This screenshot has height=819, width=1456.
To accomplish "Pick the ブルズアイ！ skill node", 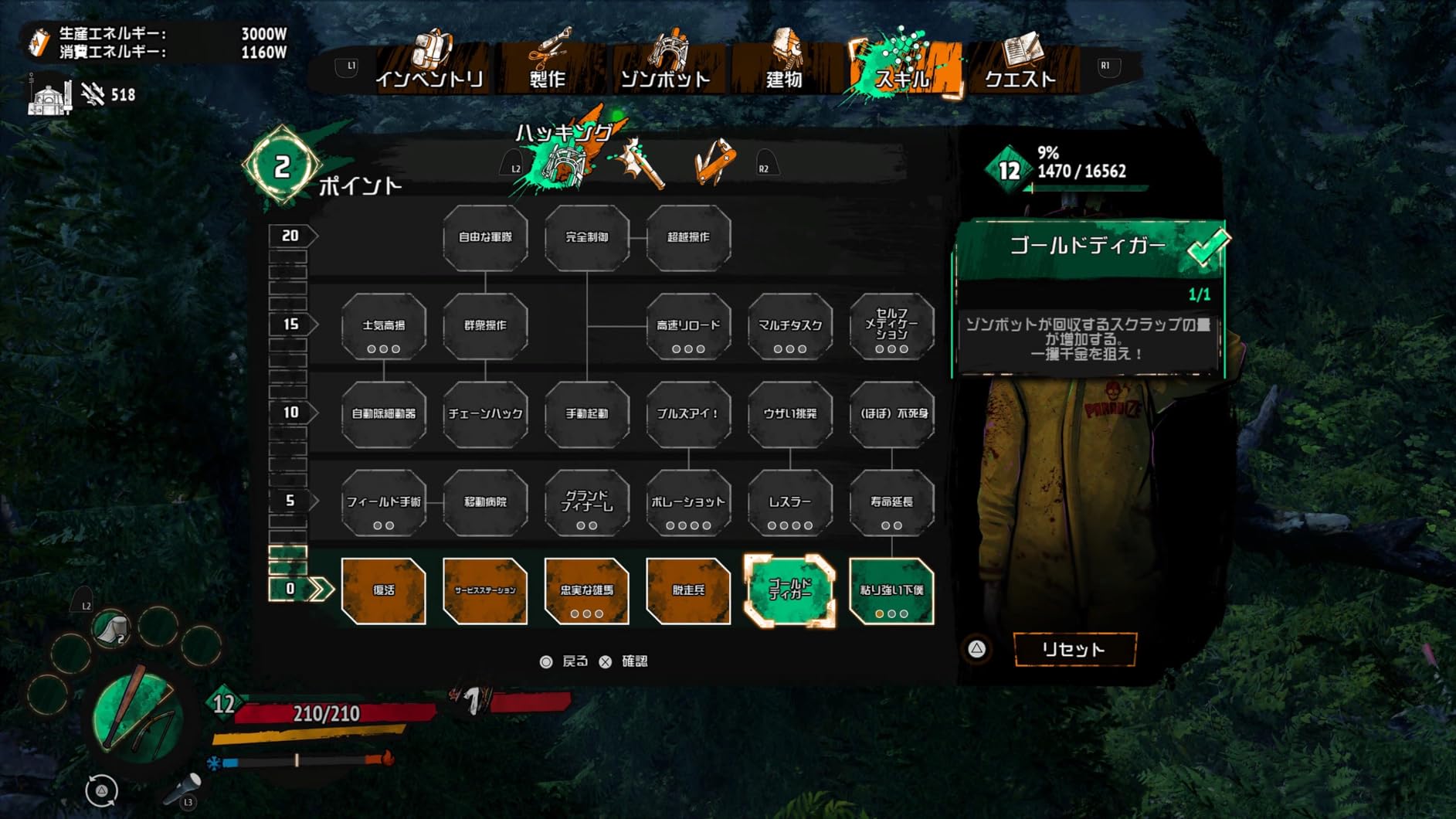I will coord(688,414).
